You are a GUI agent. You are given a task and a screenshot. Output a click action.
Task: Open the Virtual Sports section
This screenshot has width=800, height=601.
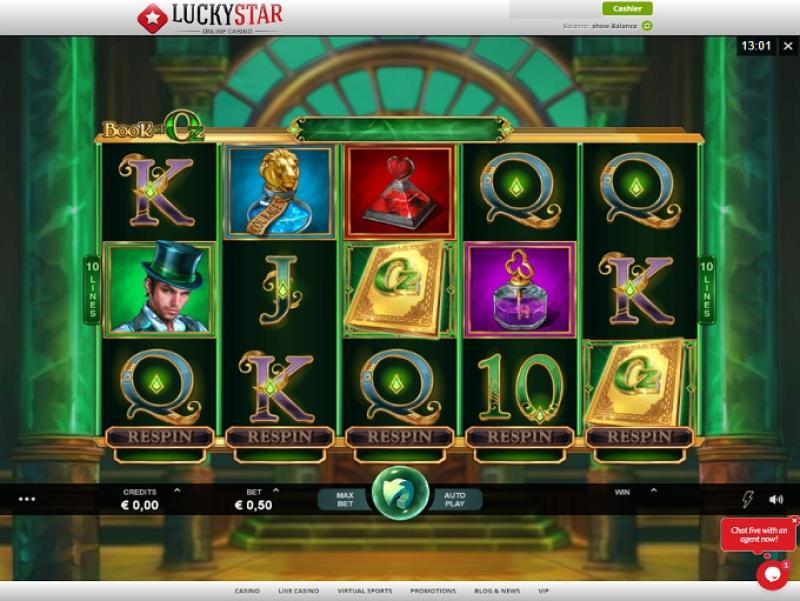[x=364, y=591]
